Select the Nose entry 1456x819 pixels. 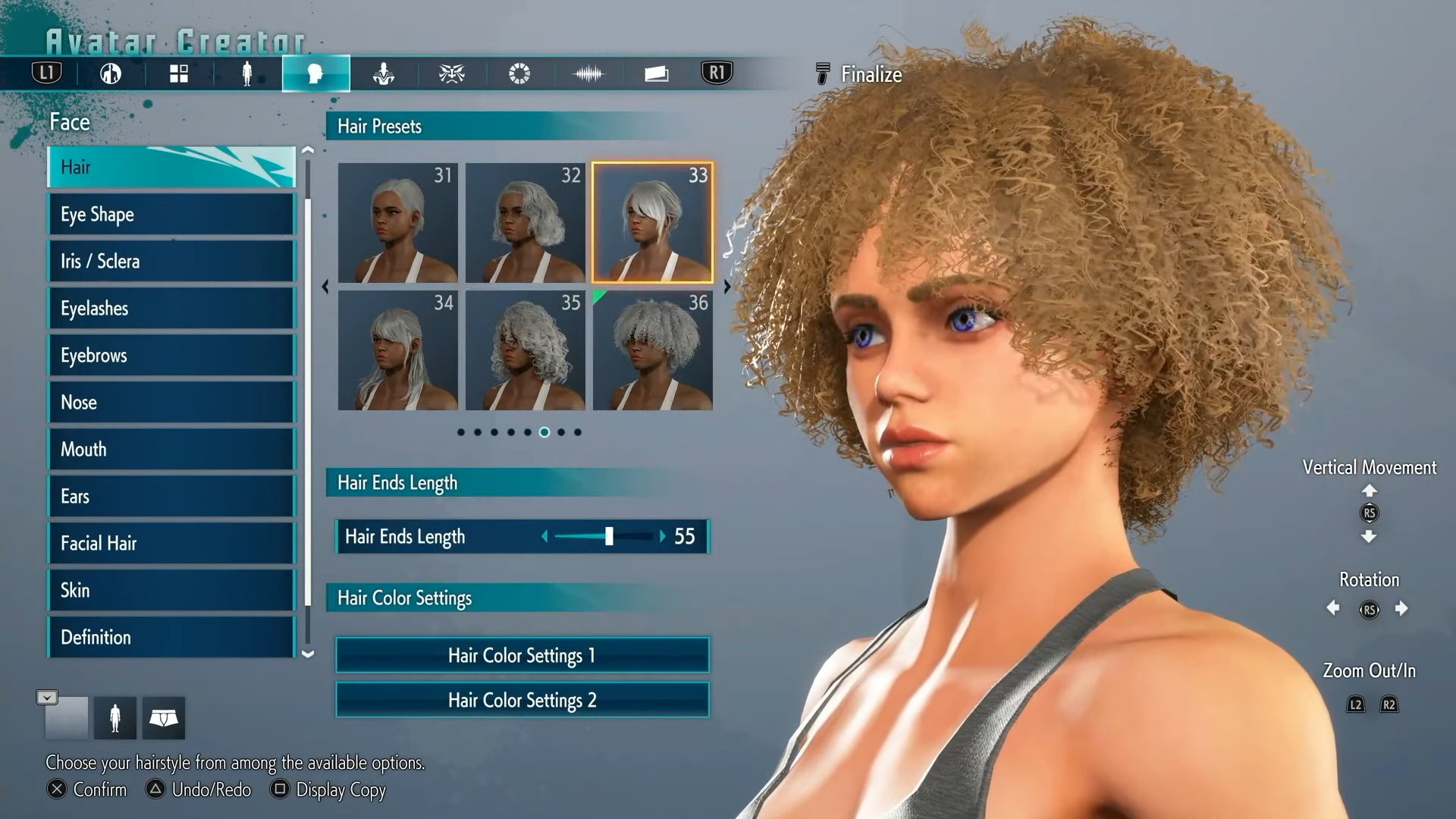click(171, 403)
